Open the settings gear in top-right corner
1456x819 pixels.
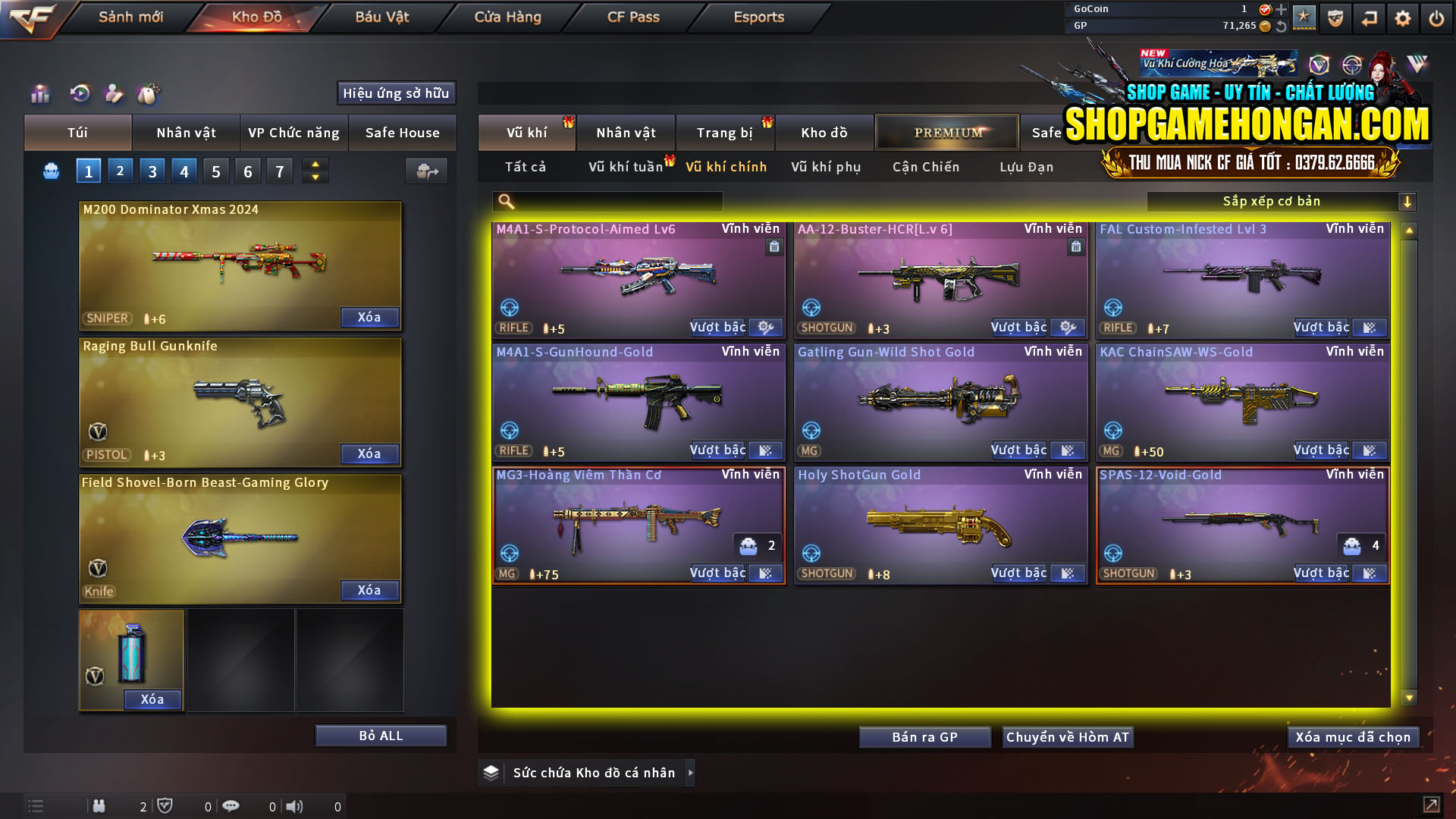click(1402, 17)
